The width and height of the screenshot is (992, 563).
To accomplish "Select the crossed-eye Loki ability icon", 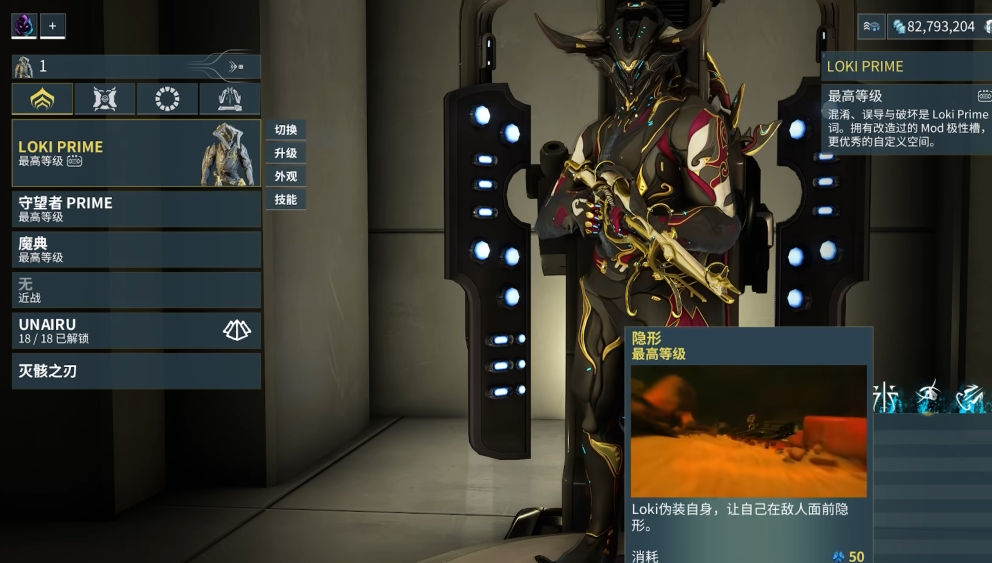I will click(930, 397).
